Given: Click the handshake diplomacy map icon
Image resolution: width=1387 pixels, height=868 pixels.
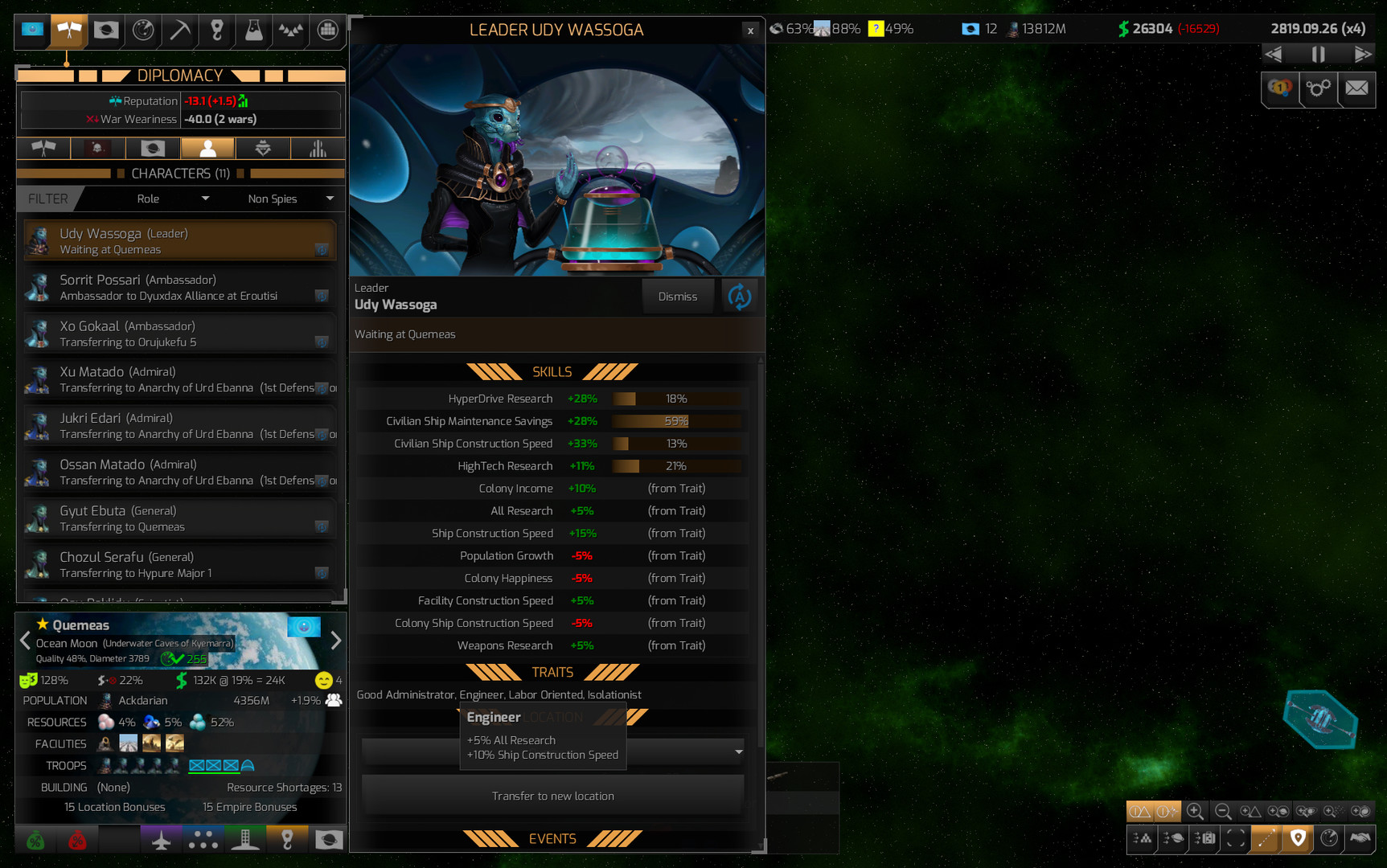Looking at the screenshot, I should point(1360,838).
